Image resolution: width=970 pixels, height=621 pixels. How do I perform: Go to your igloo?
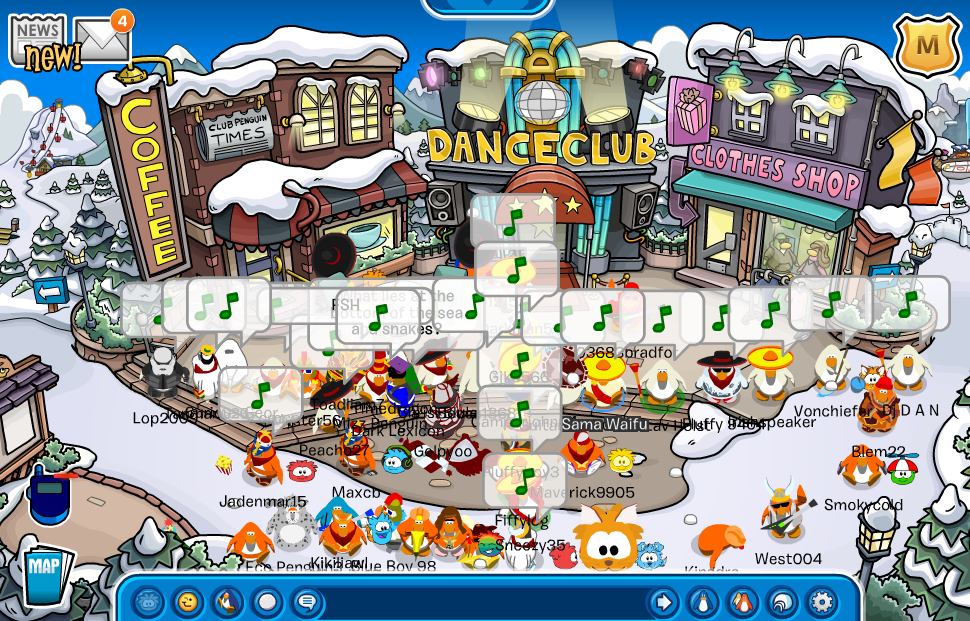point(782,602)
